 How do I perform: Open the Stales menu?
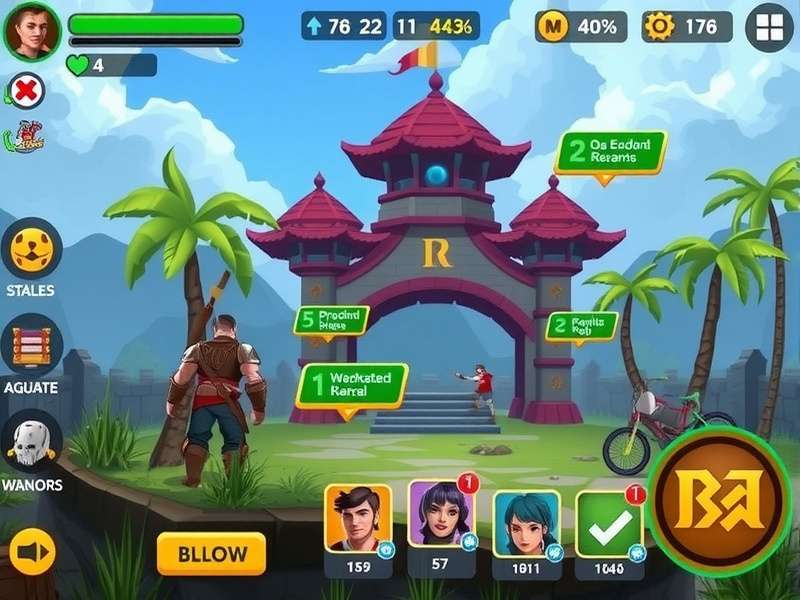(31, 249)
